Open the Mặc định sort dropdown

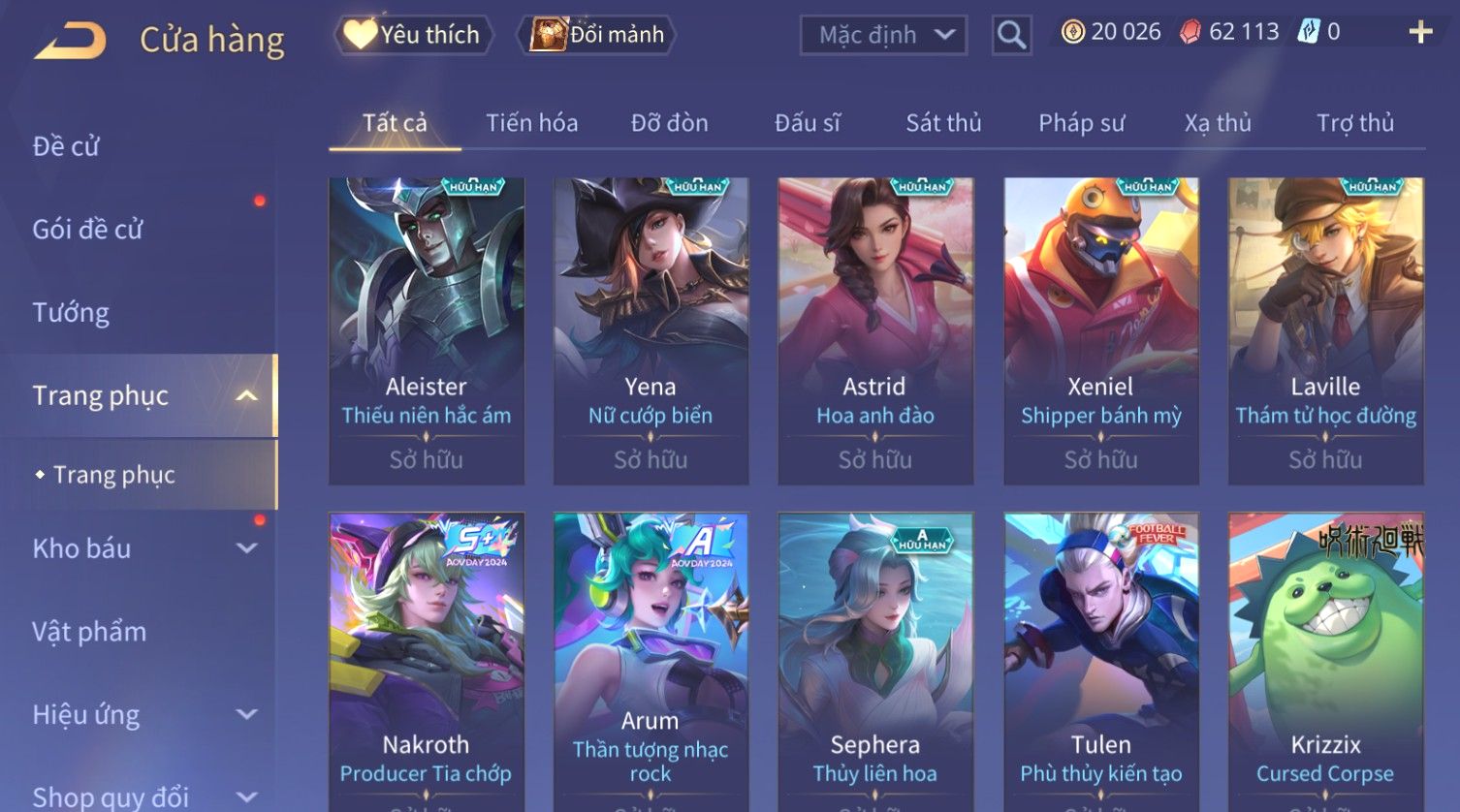pos(883,35)
